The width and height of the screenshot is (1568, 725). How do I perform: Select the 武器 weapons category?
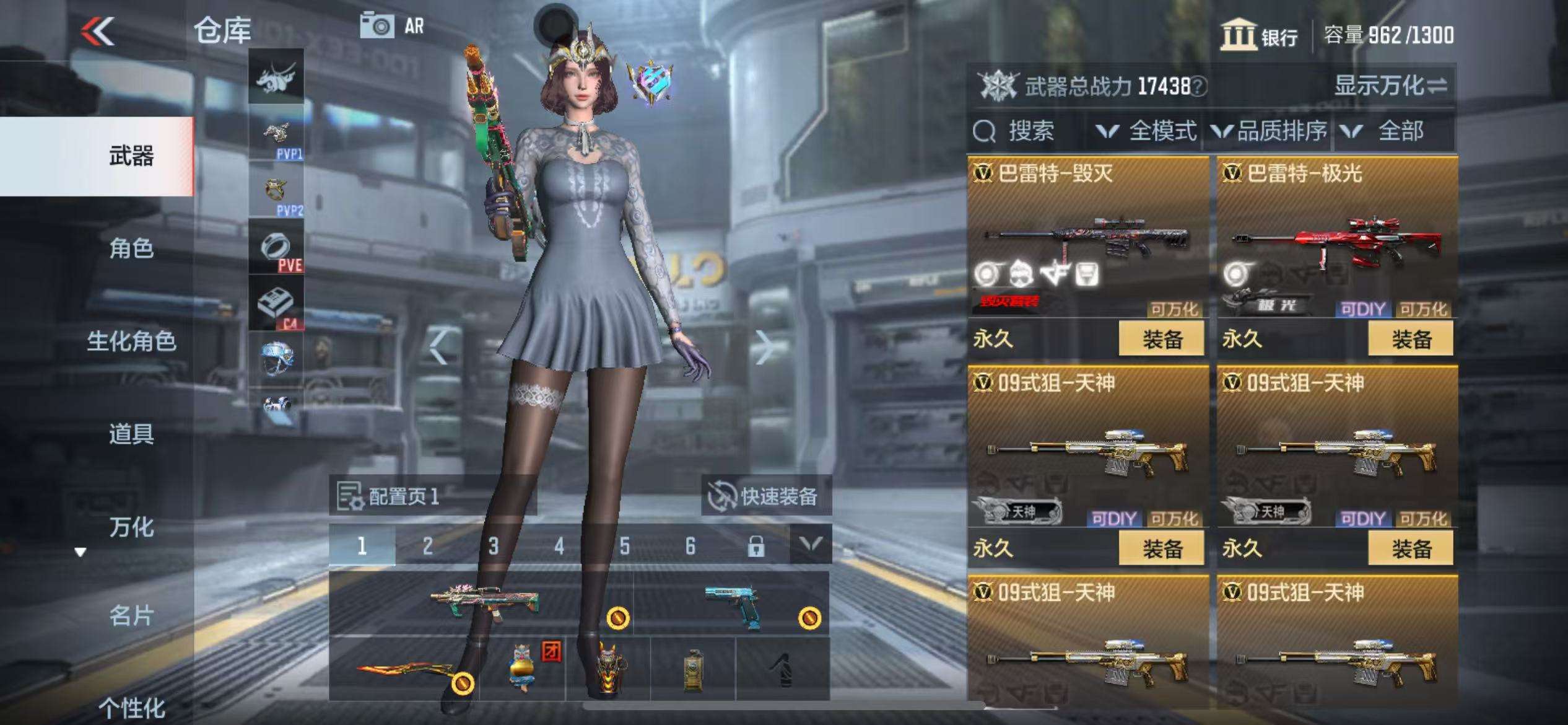[131, 156]
